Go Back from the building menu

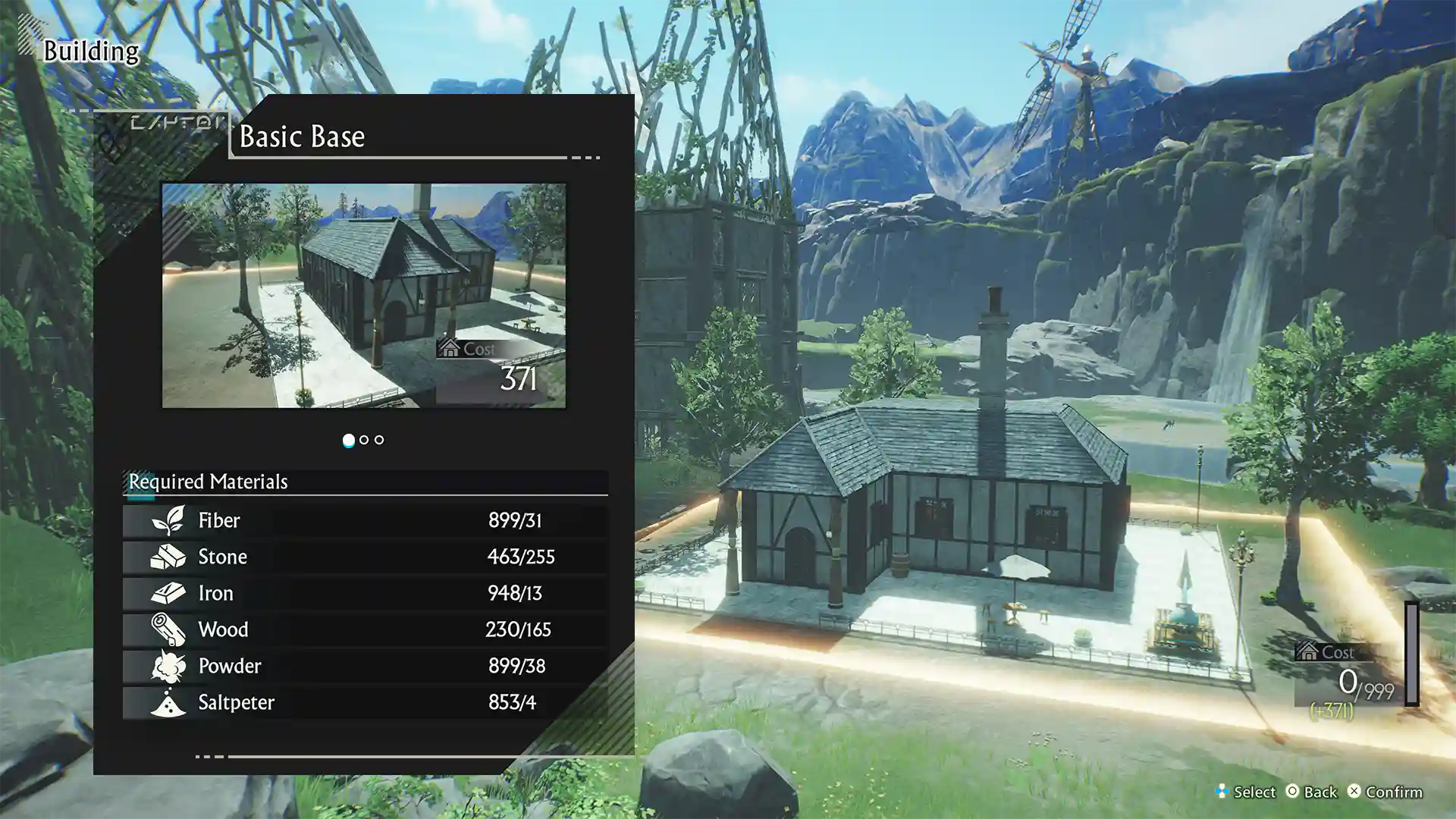1311,792
